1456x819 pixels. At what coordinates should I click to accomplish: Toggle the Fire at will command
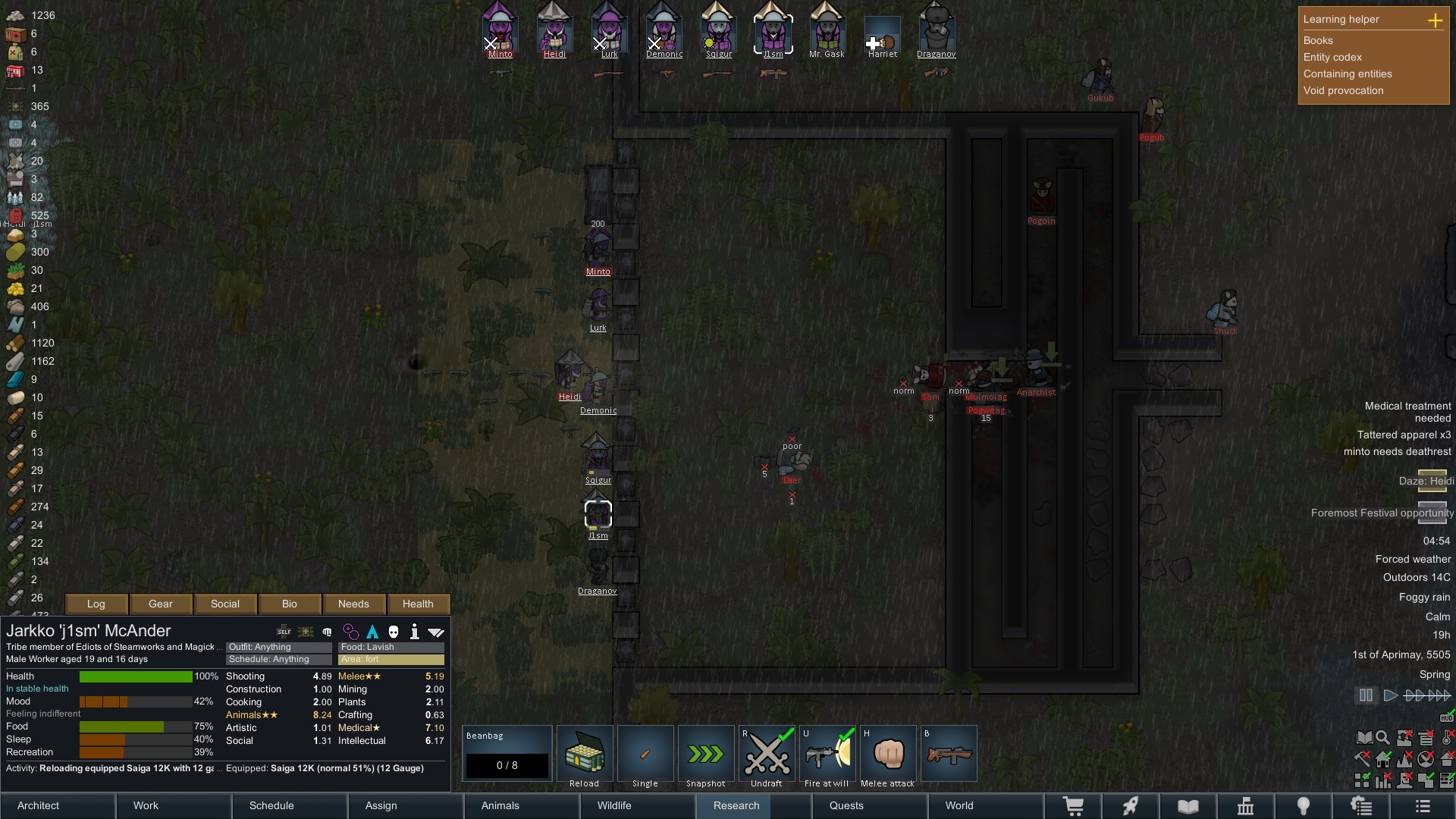[x=827, y=755]
